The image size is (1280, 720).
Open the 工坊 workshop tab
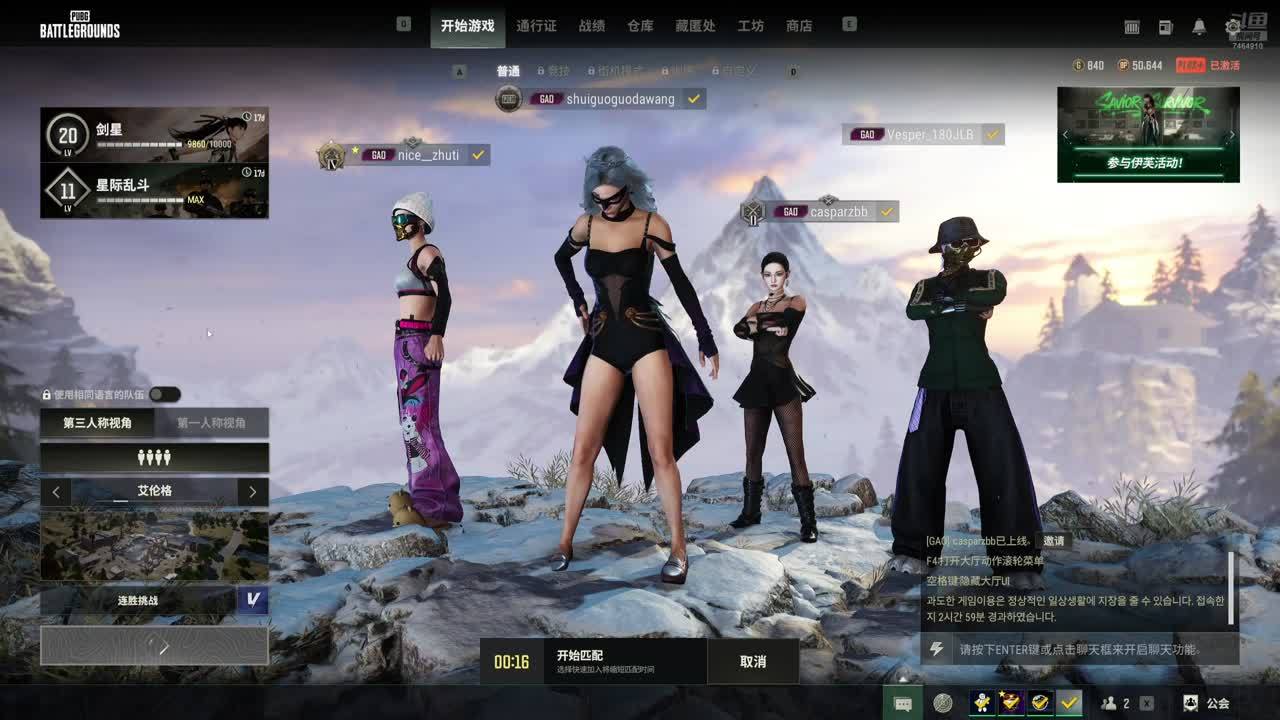point(750,26)
